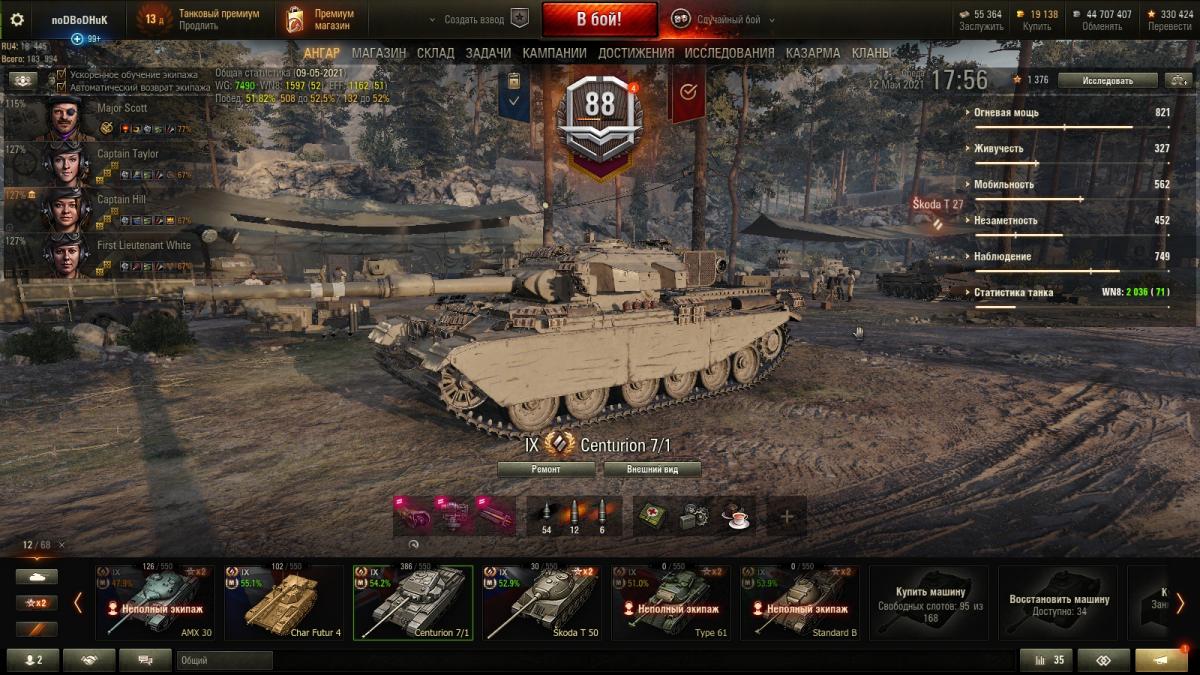Select the AMX 30 tank

[x=154, y=602]
